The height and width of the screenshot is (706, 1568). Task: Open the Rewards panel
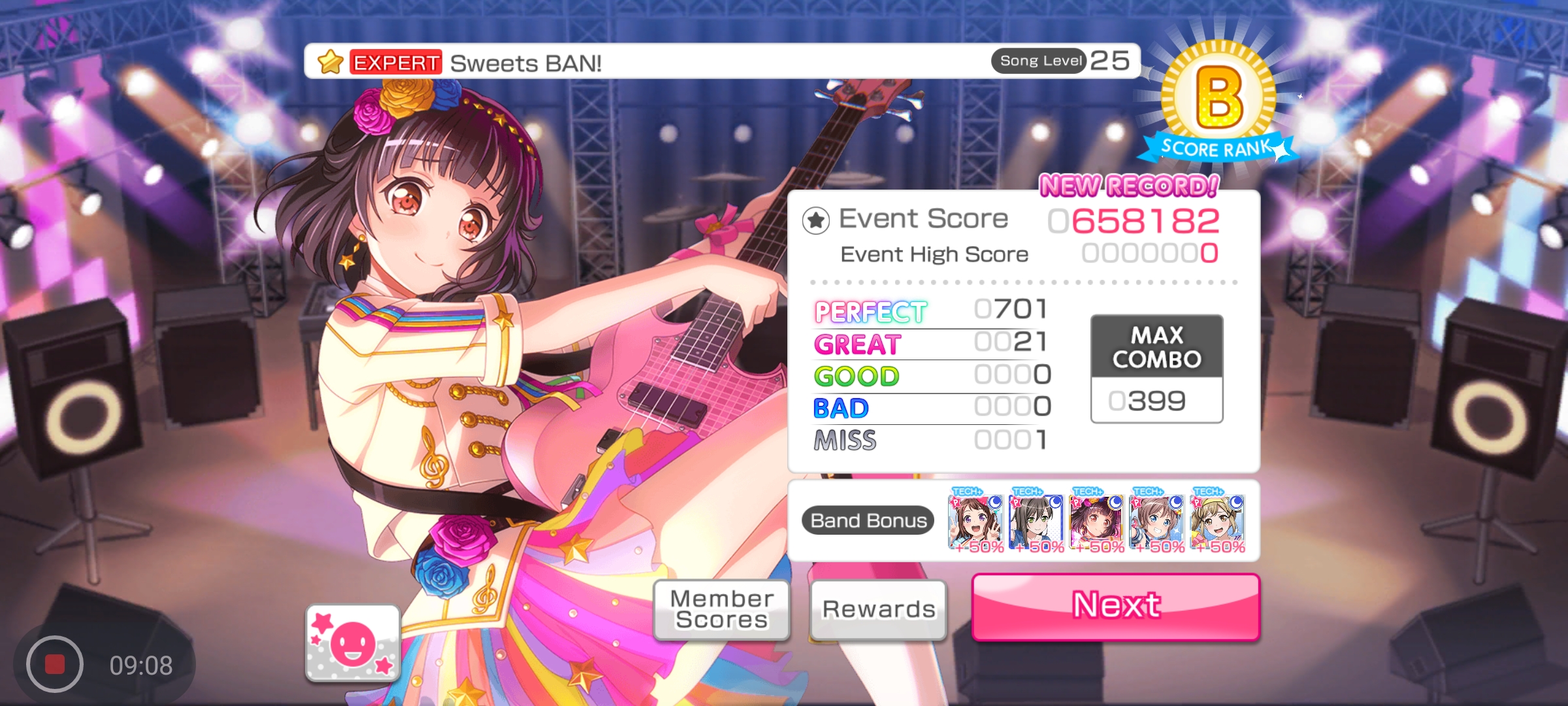pos(878,609)
